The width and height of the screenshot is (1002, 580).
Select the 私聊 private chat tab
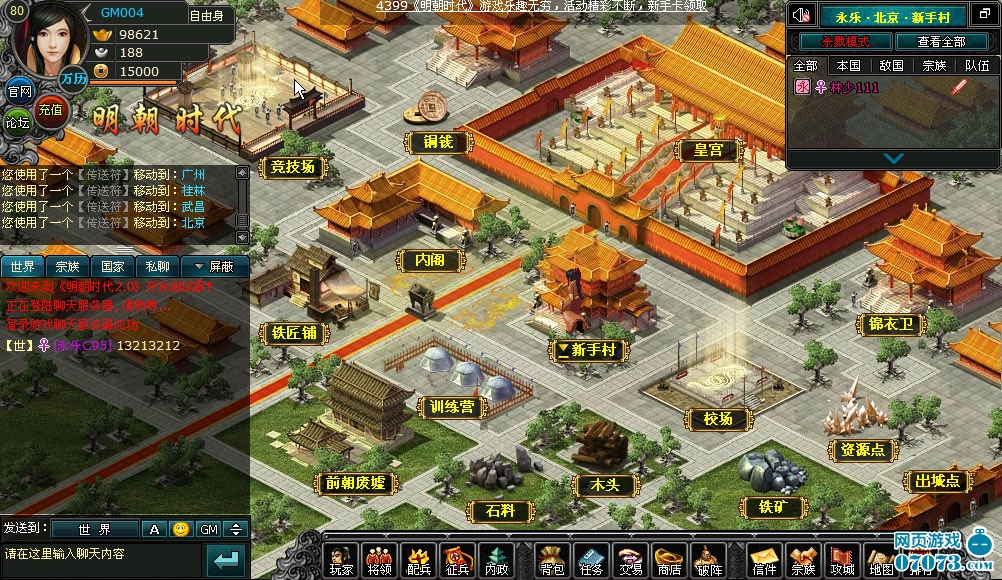(157, 267)
